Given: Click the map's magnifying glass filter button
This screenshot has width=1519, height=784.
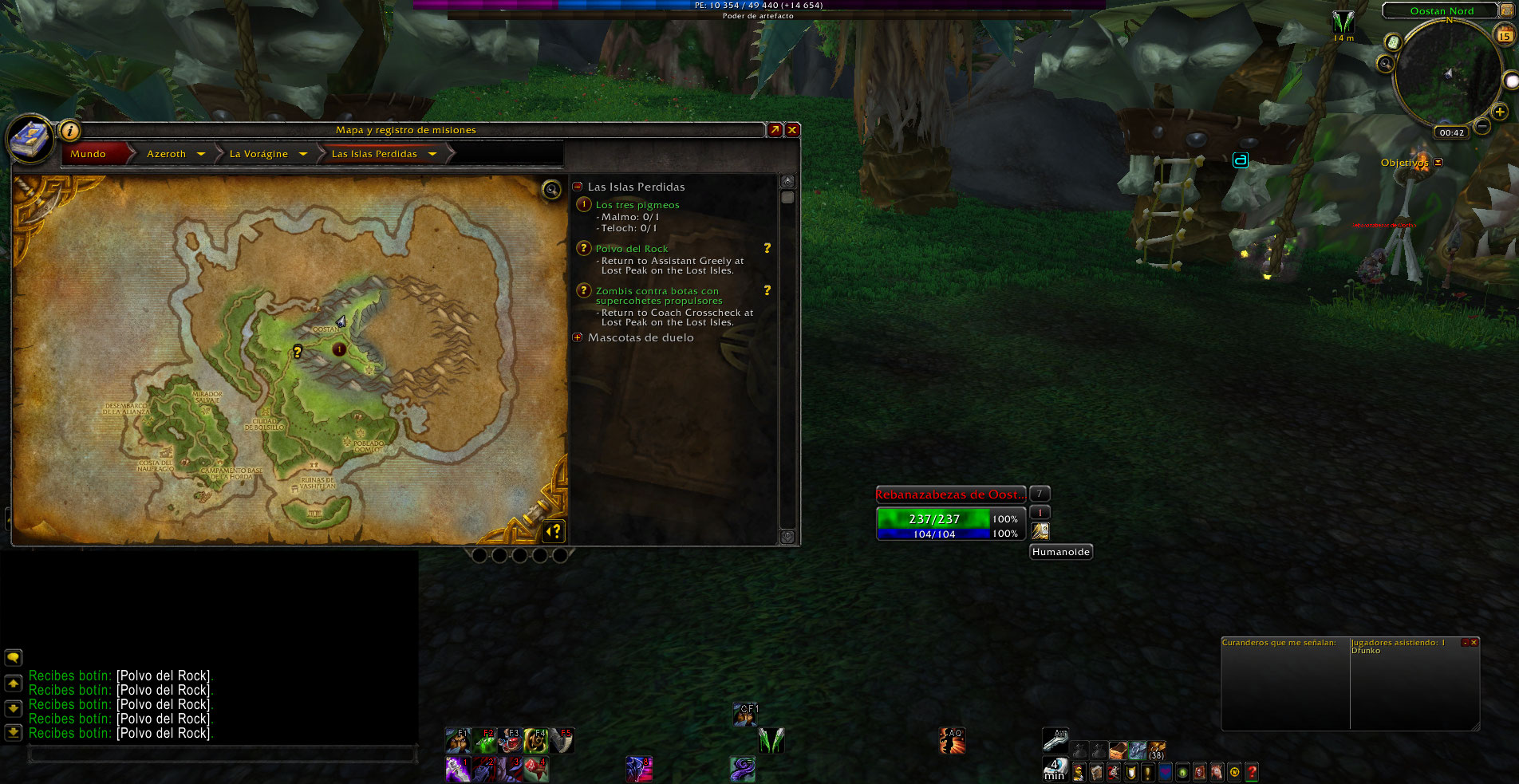Looking at the screenshot, I should [551, 189].
